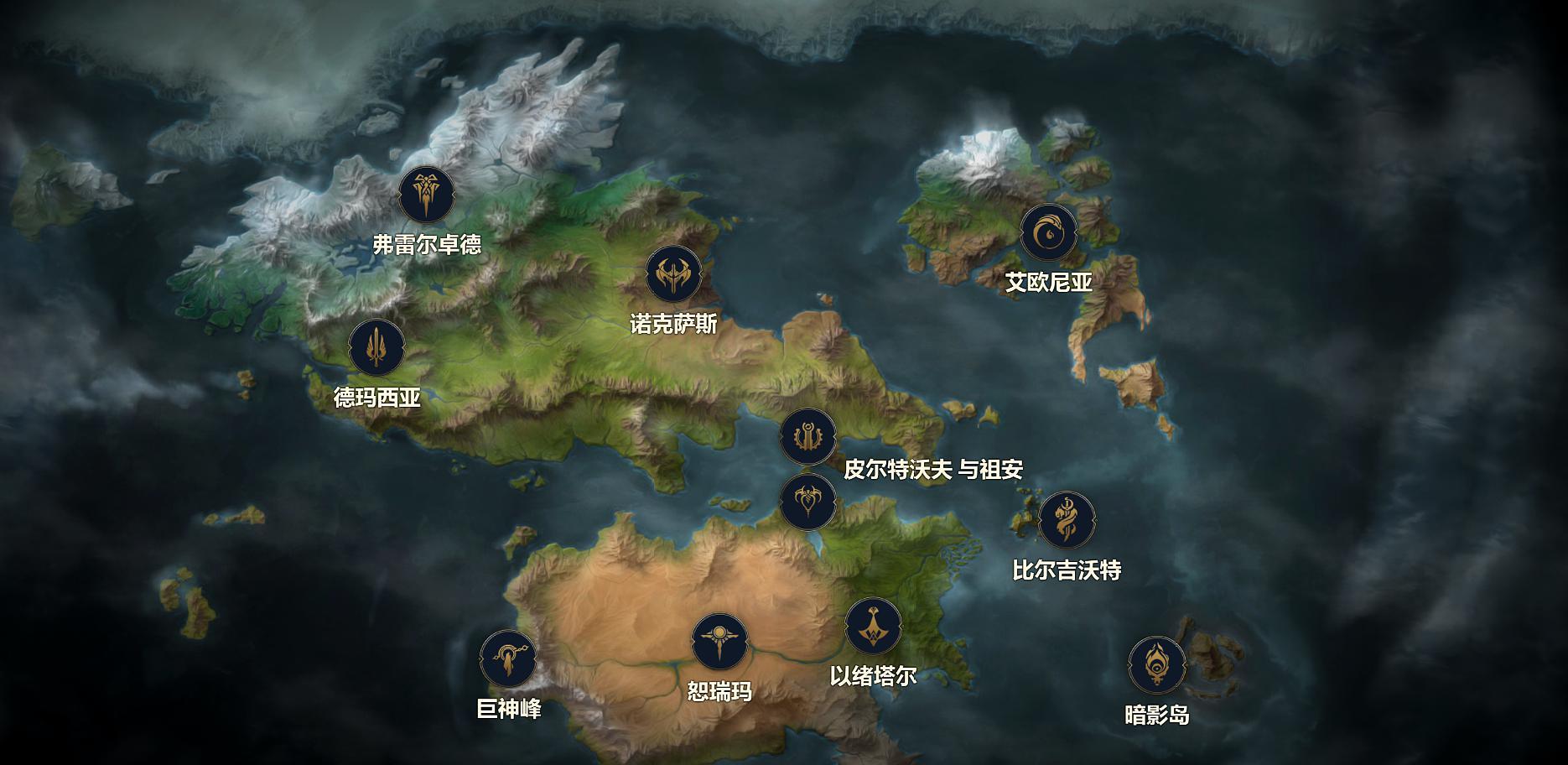Select the Shadow Isles (暗影岛) marker
The height and width of the screenshot is (765, 1568).
click(1157, 665)
